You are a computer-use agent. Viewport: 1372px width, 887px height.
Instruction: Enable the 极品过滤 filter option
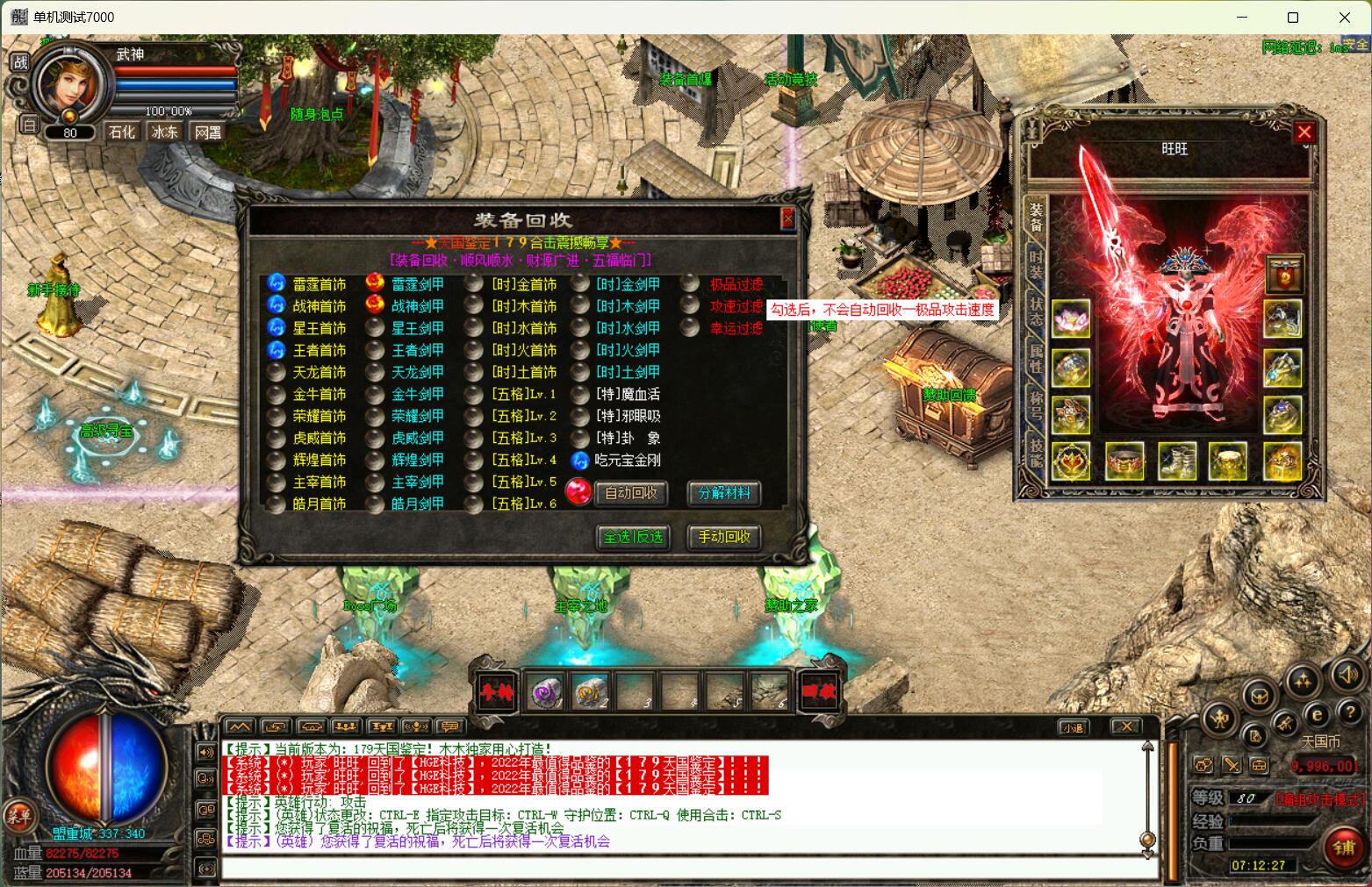point(690,283)
